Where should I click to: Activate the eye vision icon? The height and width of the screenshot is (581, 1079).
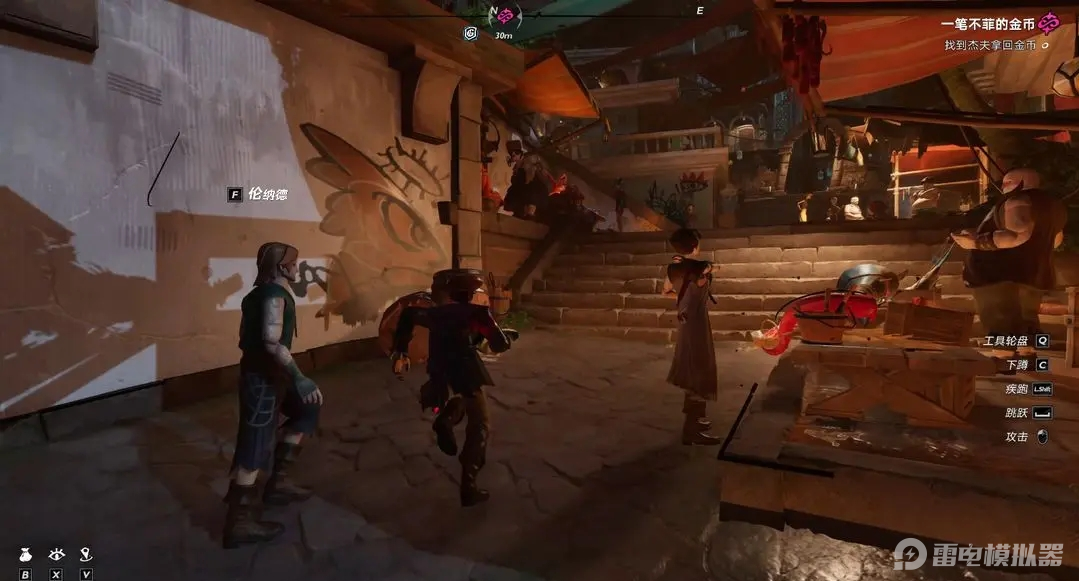(x=56, y=553)
